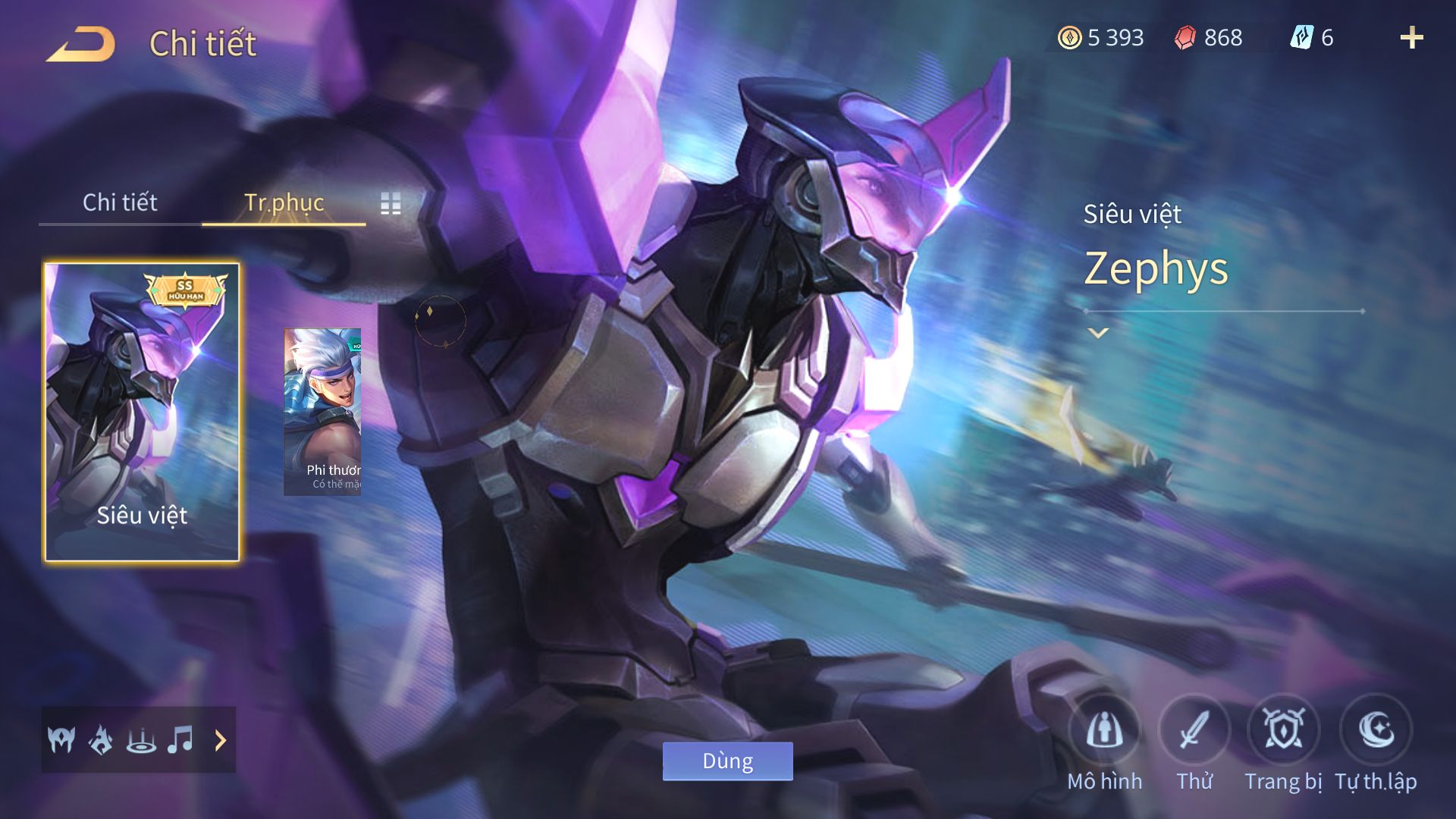Show the skin grid view
The height and width of the screenshot is (819, 1456).
(391, 203)
